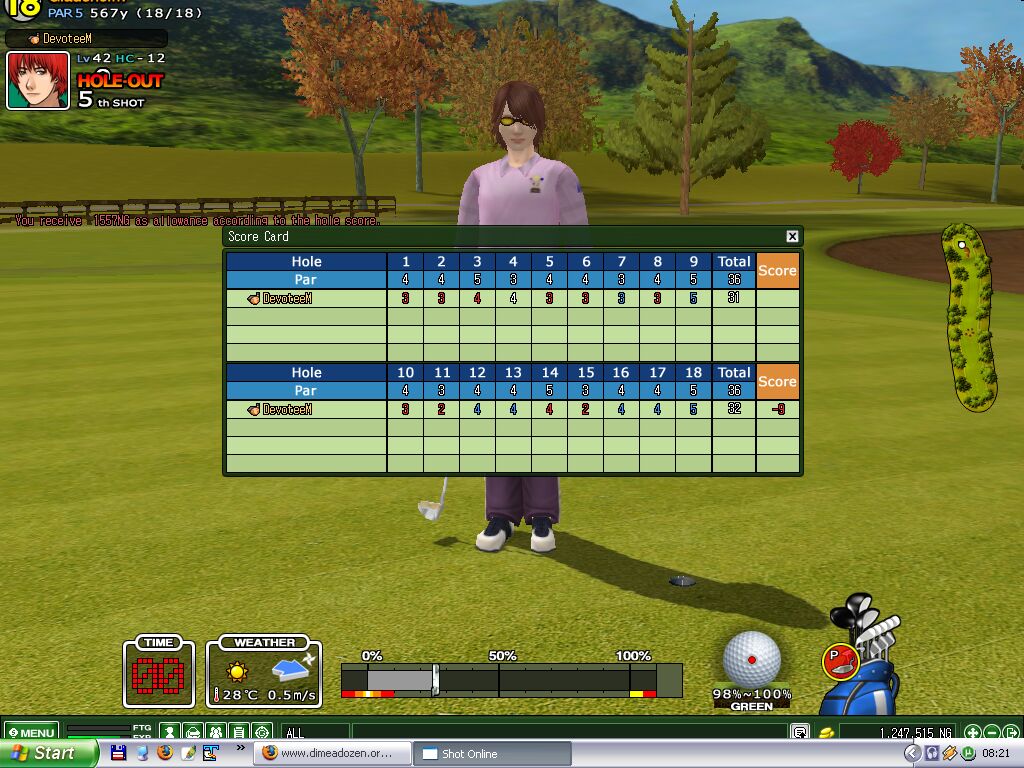Open the game MENU button
1024x768 pixels.
[31, 732]
